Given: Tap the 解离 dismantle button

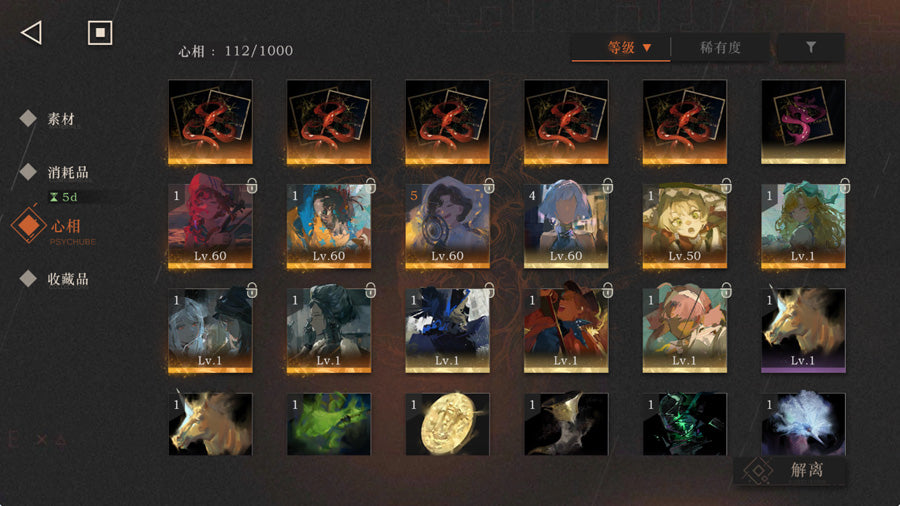Looking at the screenshot, I should point(790,470).
